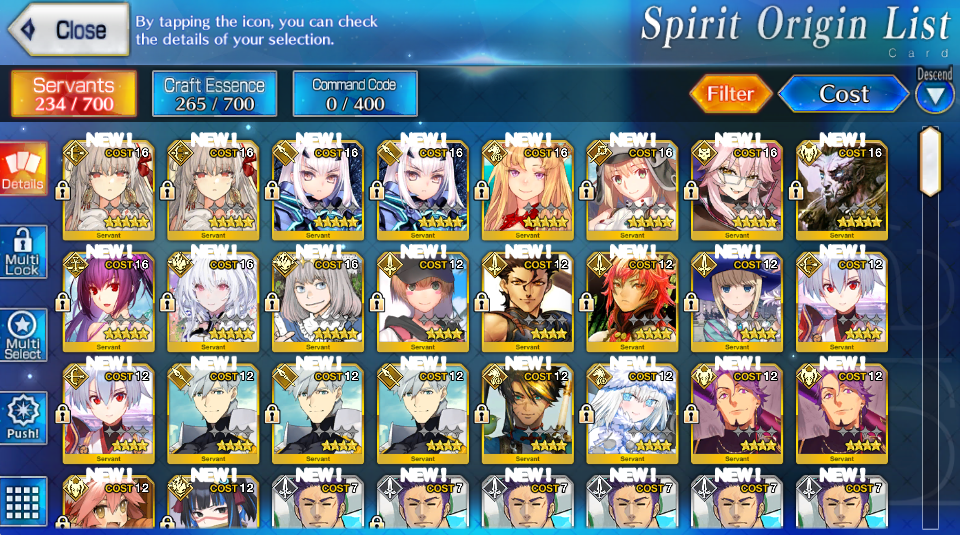Select the dark armored beast servant card

click(x=841, y=190)
